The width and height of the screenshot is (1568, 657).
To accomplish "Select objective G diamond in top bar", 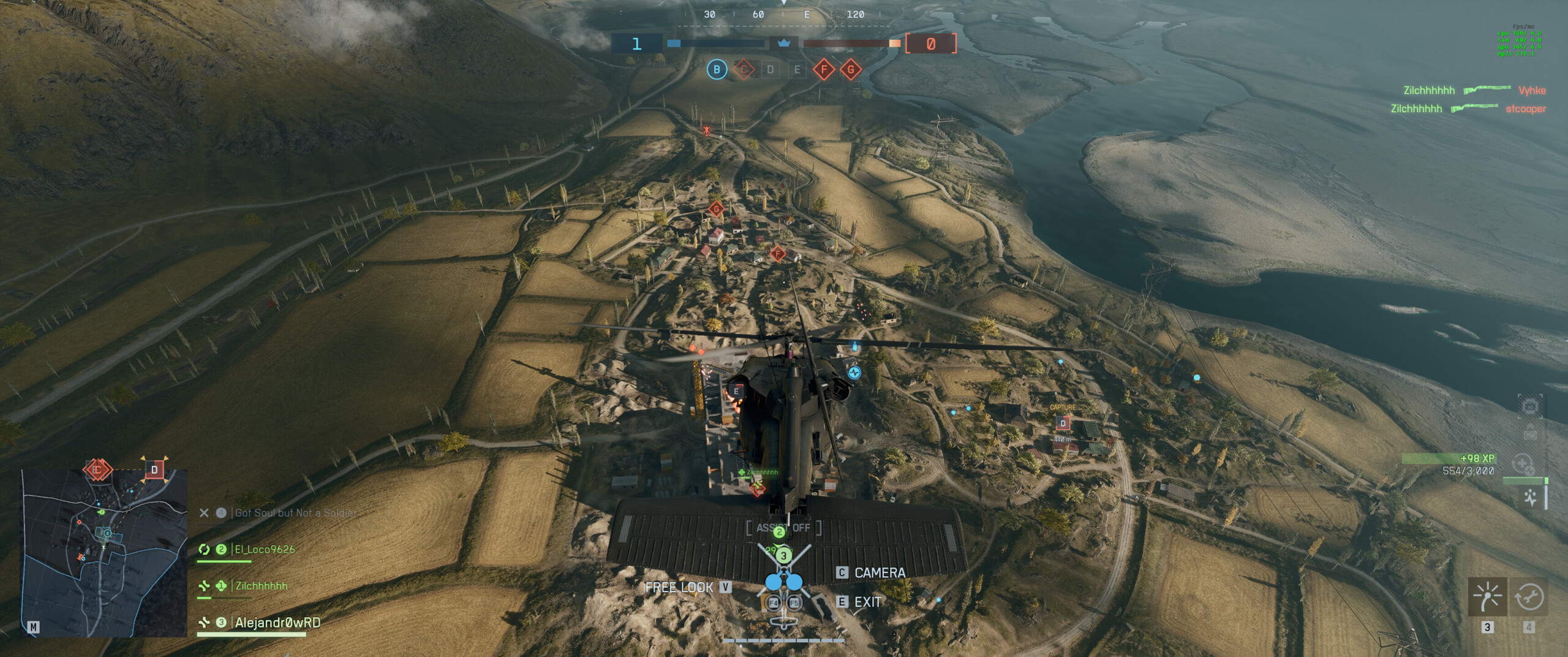I will click(850, 69).
